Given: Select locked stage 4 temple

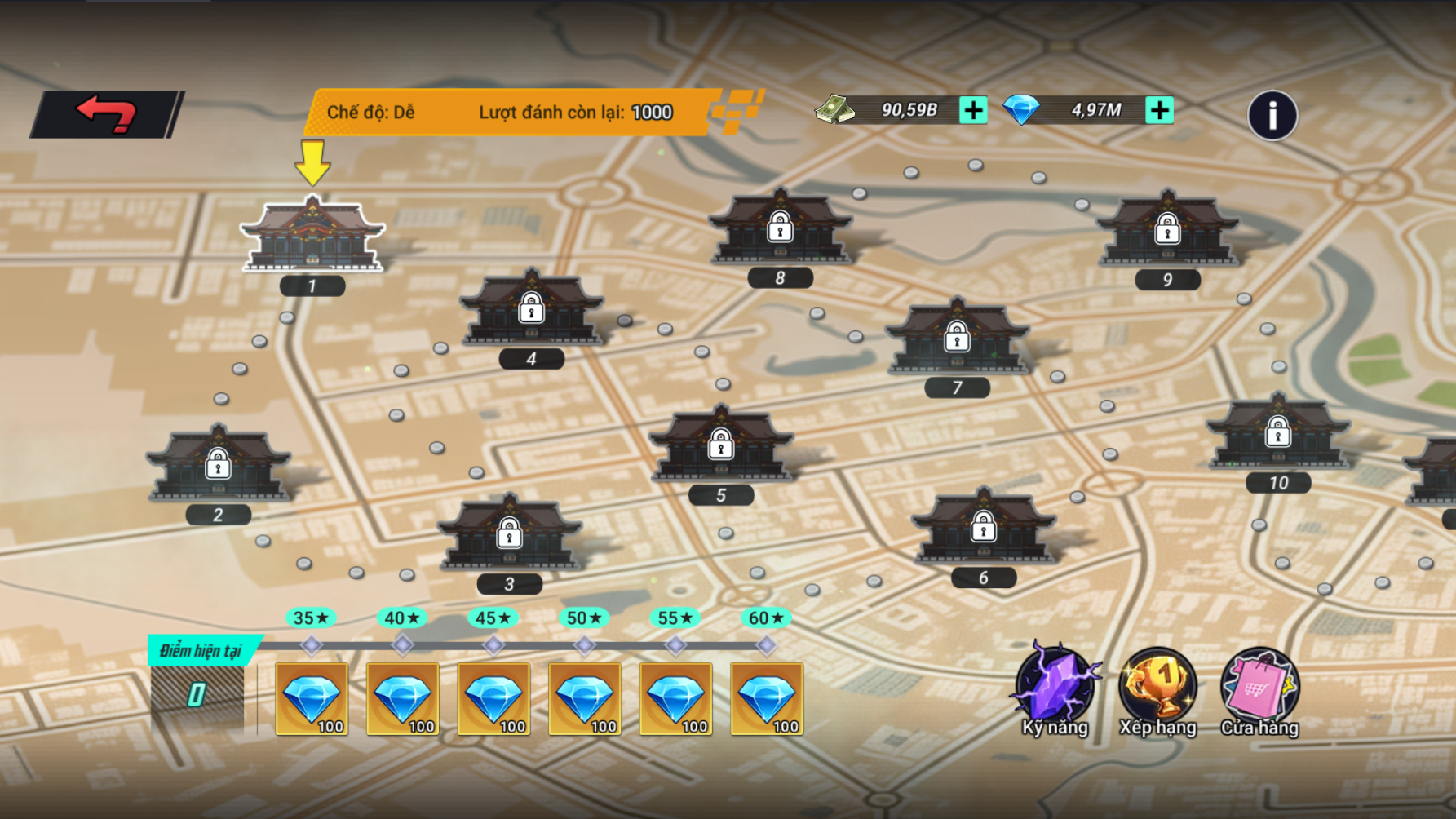Looking at the screenshot, I should pyautogui.click(x=531, y=308).
